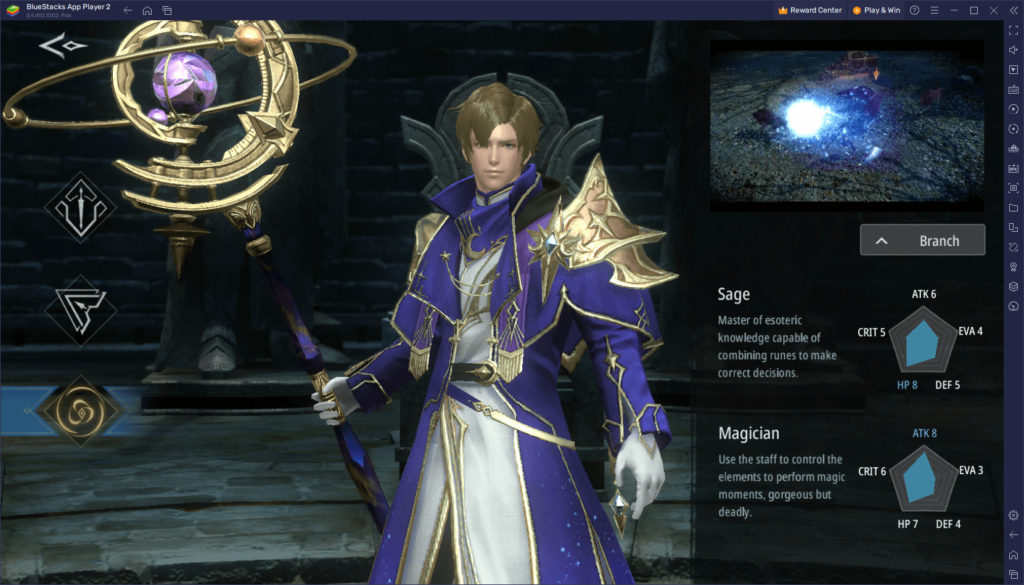Choose the Sage branch

pos(734,295)
